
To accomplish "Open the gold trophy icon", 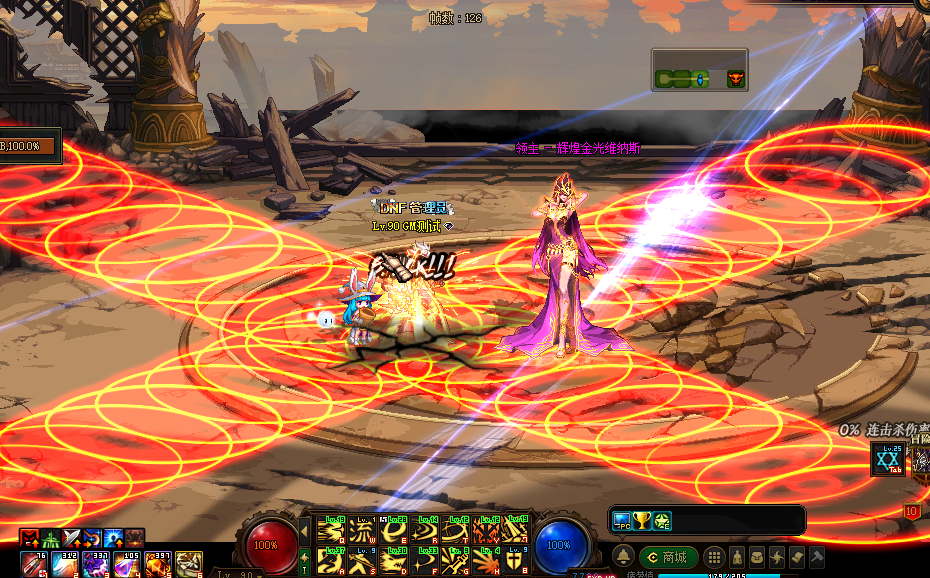I will 642,520.
